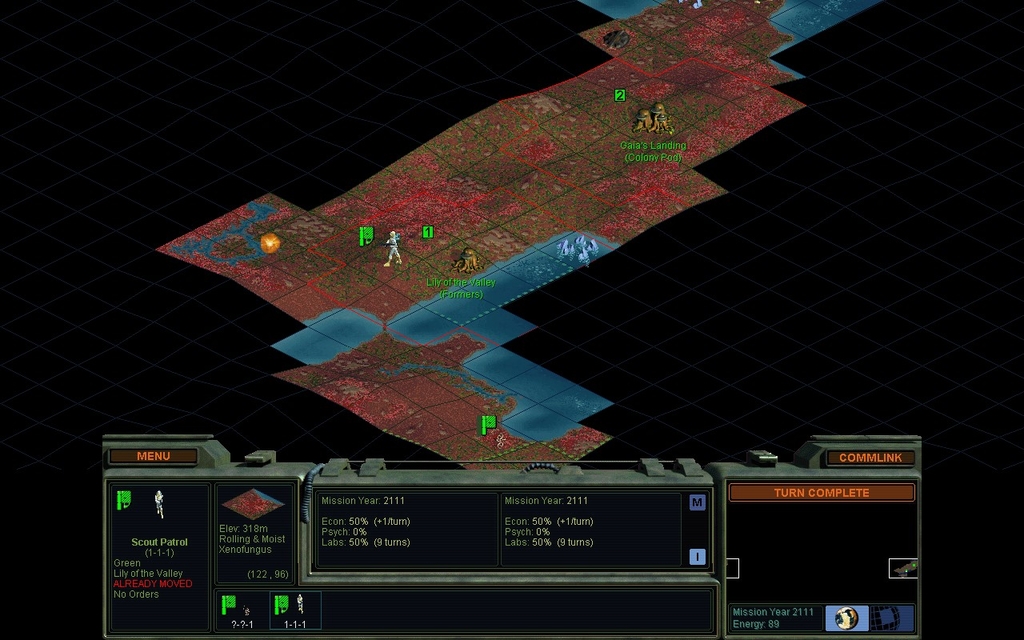The height and width of the screenshot is (640, 1024).
Task: Open the MENU button
Action: click(x=153, y=456)
